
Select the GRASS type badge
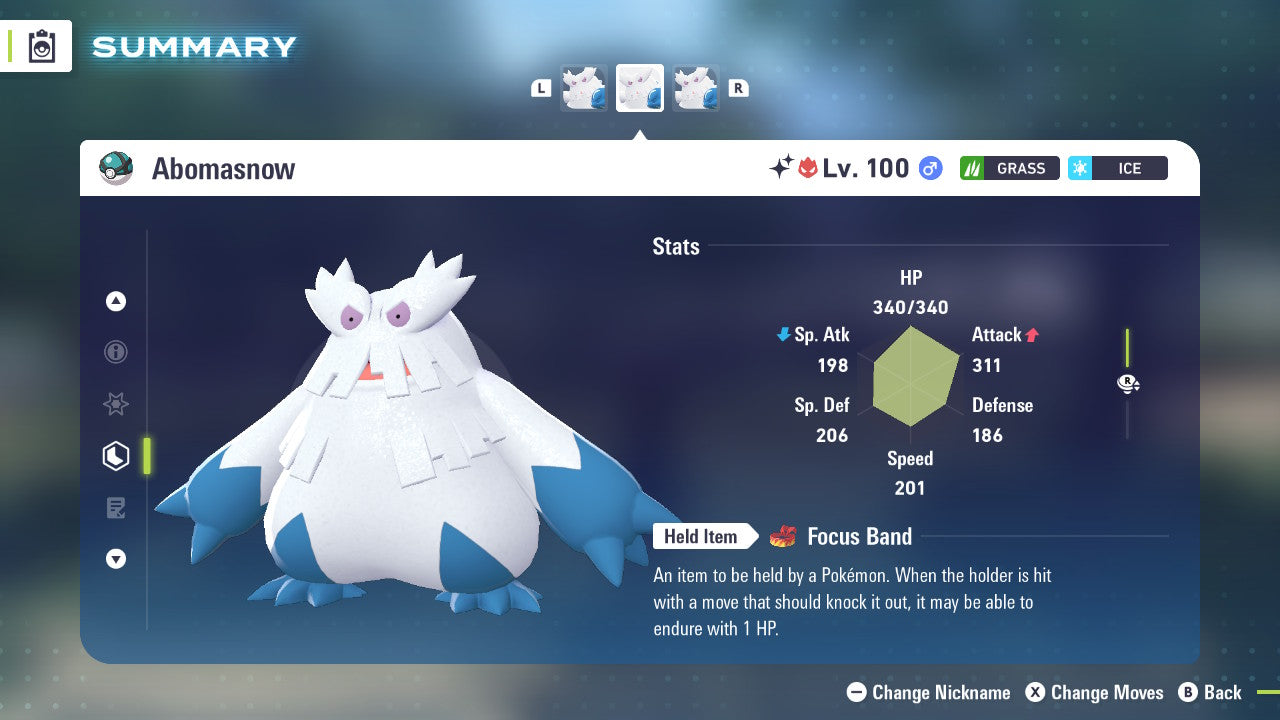pos(1009,168)
